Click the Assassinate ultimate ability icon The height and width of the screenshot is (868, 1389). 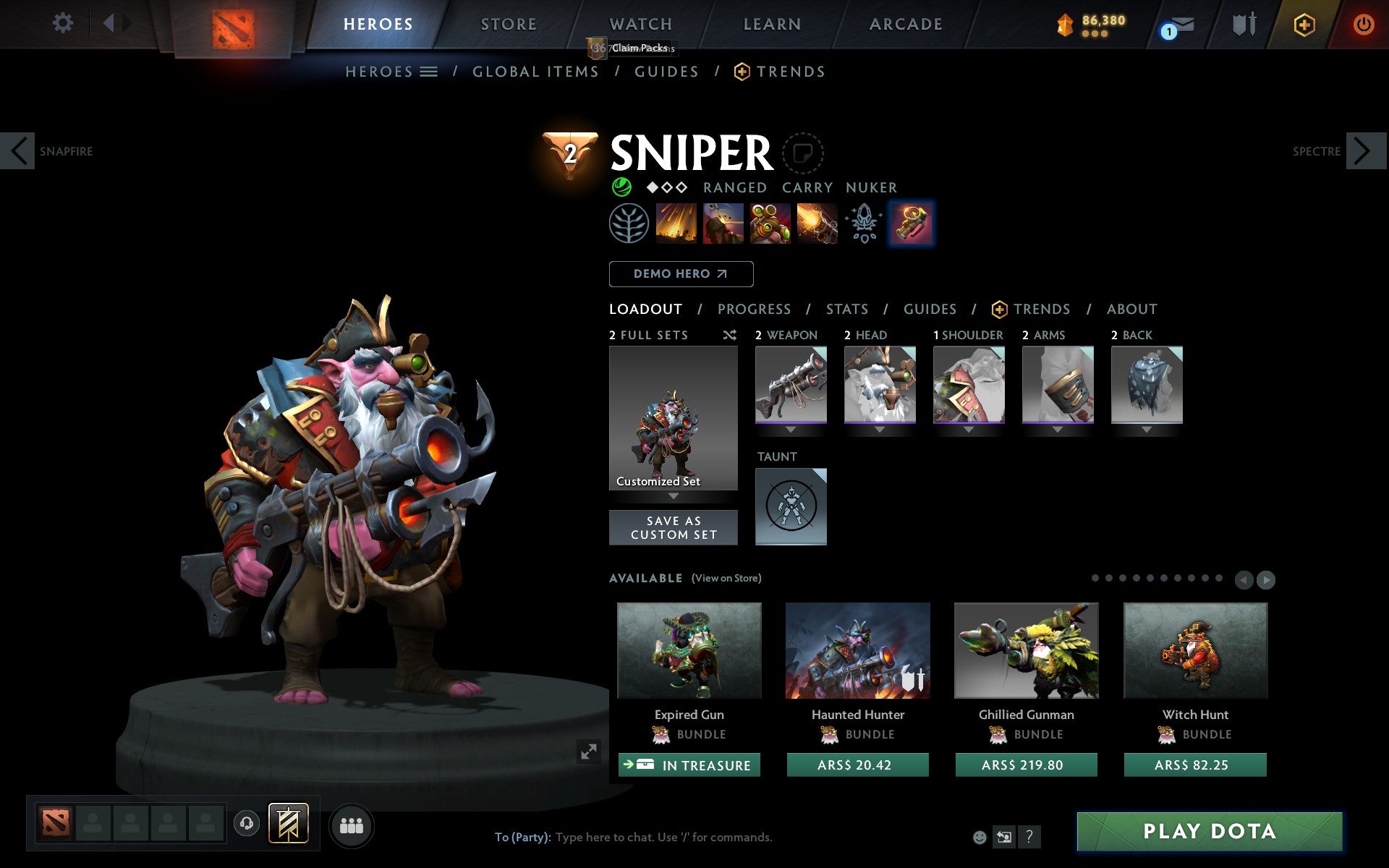tap(818, 224)
